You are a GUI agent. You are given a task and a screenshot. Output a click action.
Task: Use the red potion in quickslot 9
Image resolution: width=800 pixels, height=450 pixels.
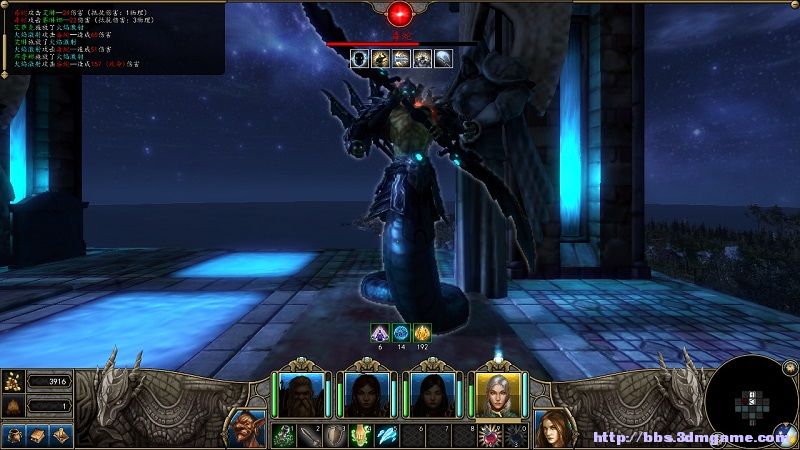point(491,435)
